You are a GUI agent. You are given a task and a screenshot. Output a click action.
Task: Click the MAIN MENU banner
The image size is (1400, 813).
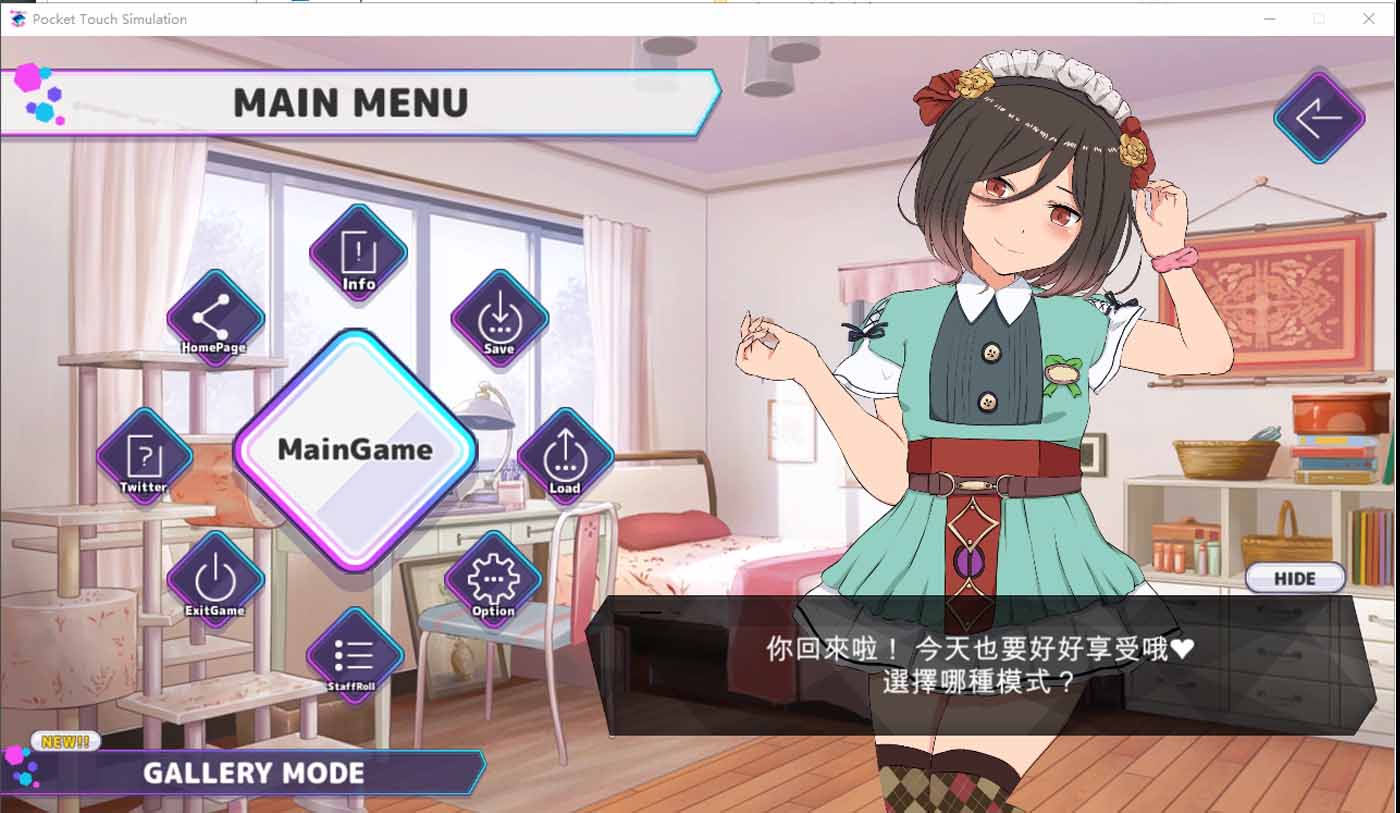tap(350, 100)
